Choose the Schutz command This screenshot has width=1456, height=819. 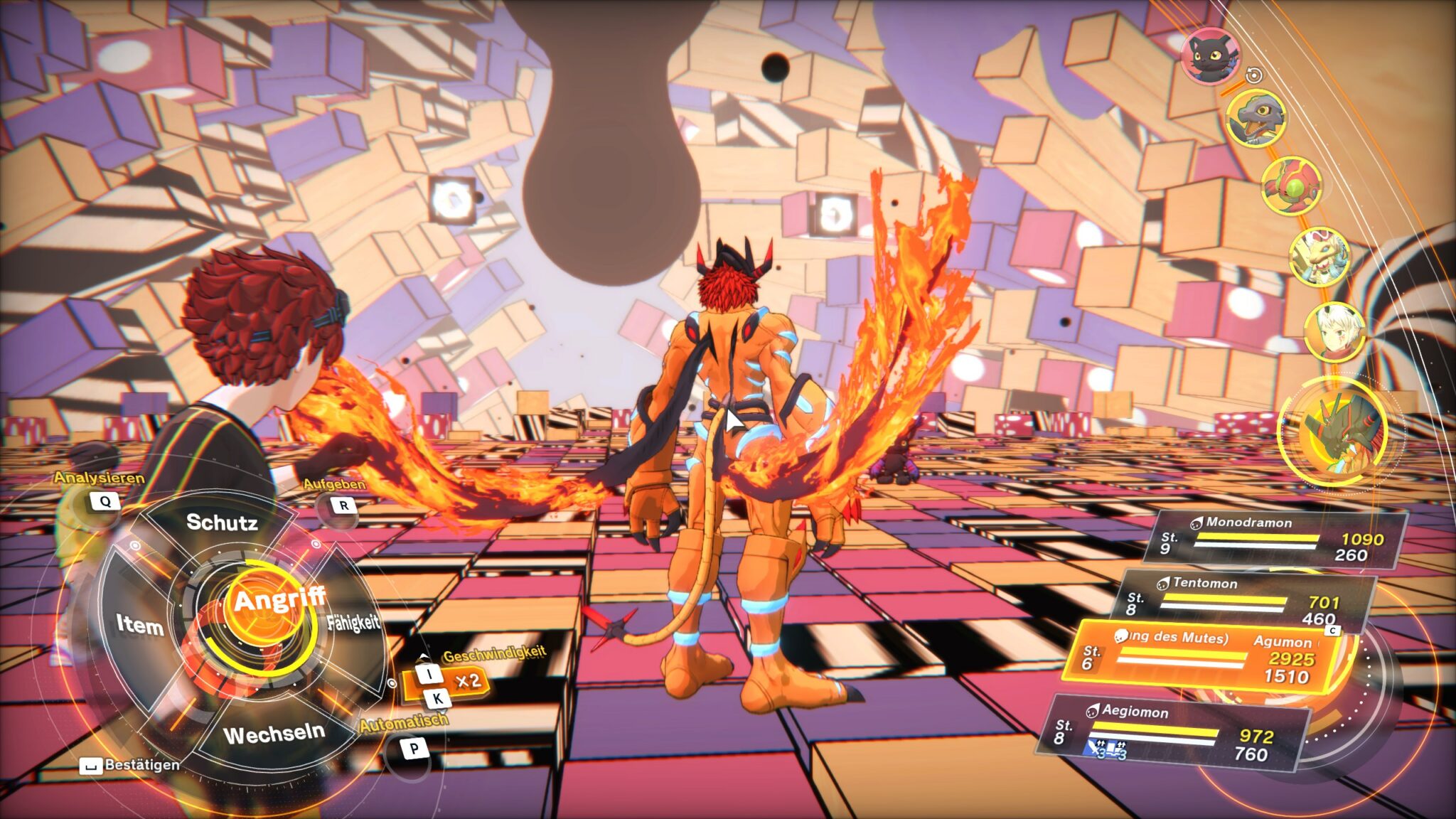point(222,523)
